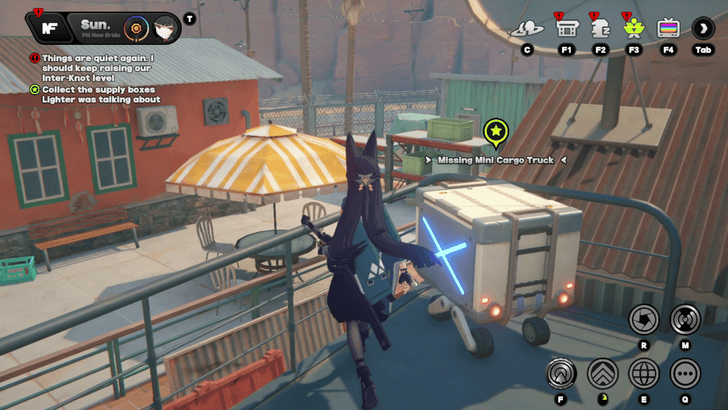Image resolution: width=728 pixels, height=410 pixels.
Task: Open the Inter-Knot NF logo panel
Action: pos(48,27)
